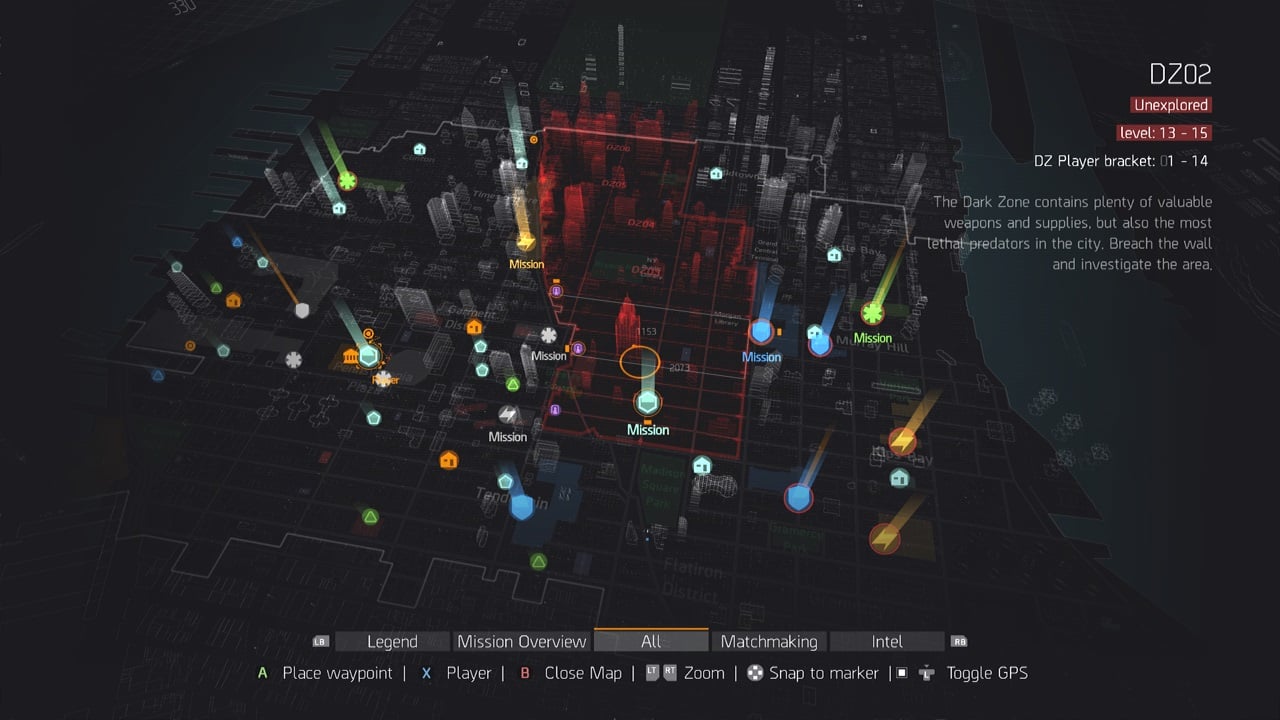This screenshot has width=1280, height=720.
Task: Open the Legend panel
Action: pos(392,641)
